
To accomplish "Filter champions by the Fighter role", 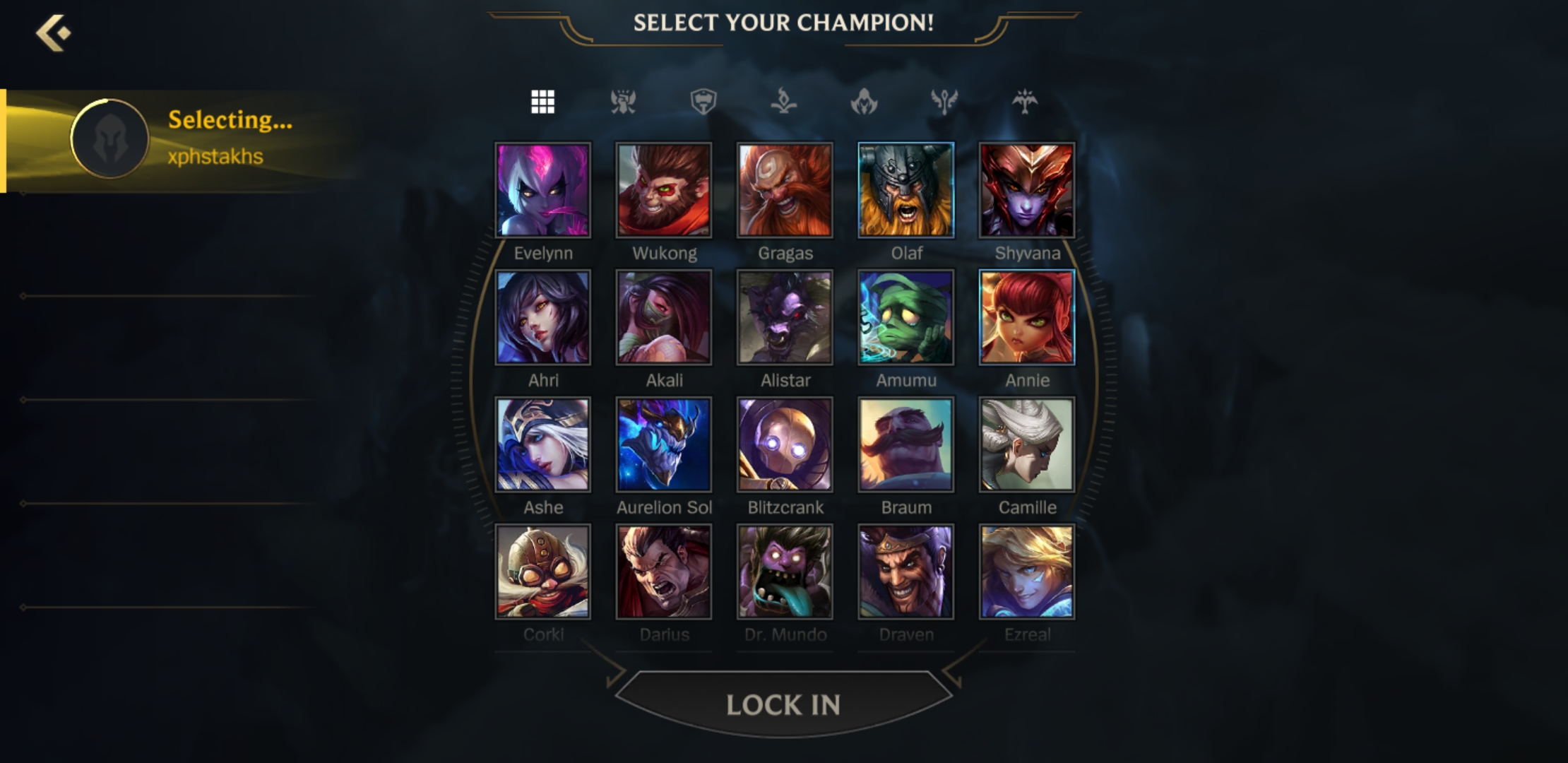I will point(622,101).
